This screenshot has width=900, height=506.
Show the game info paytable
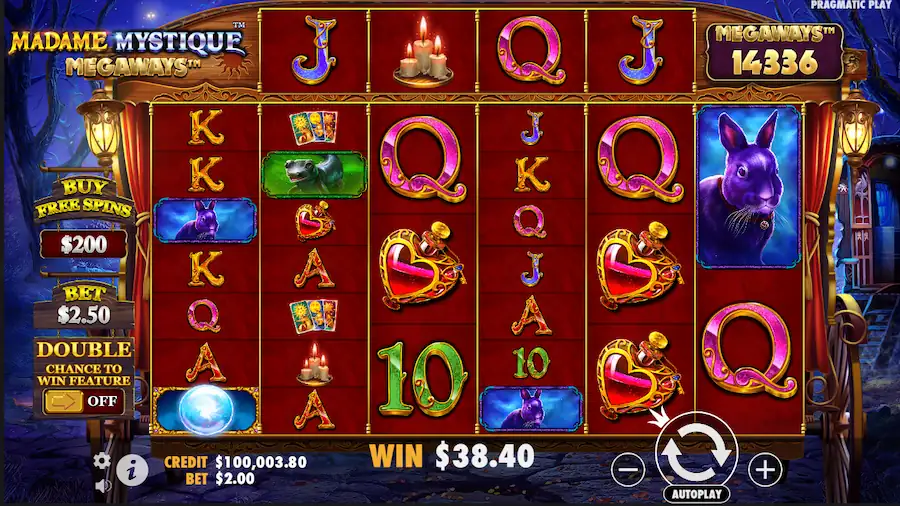click(x=131, y=467)
